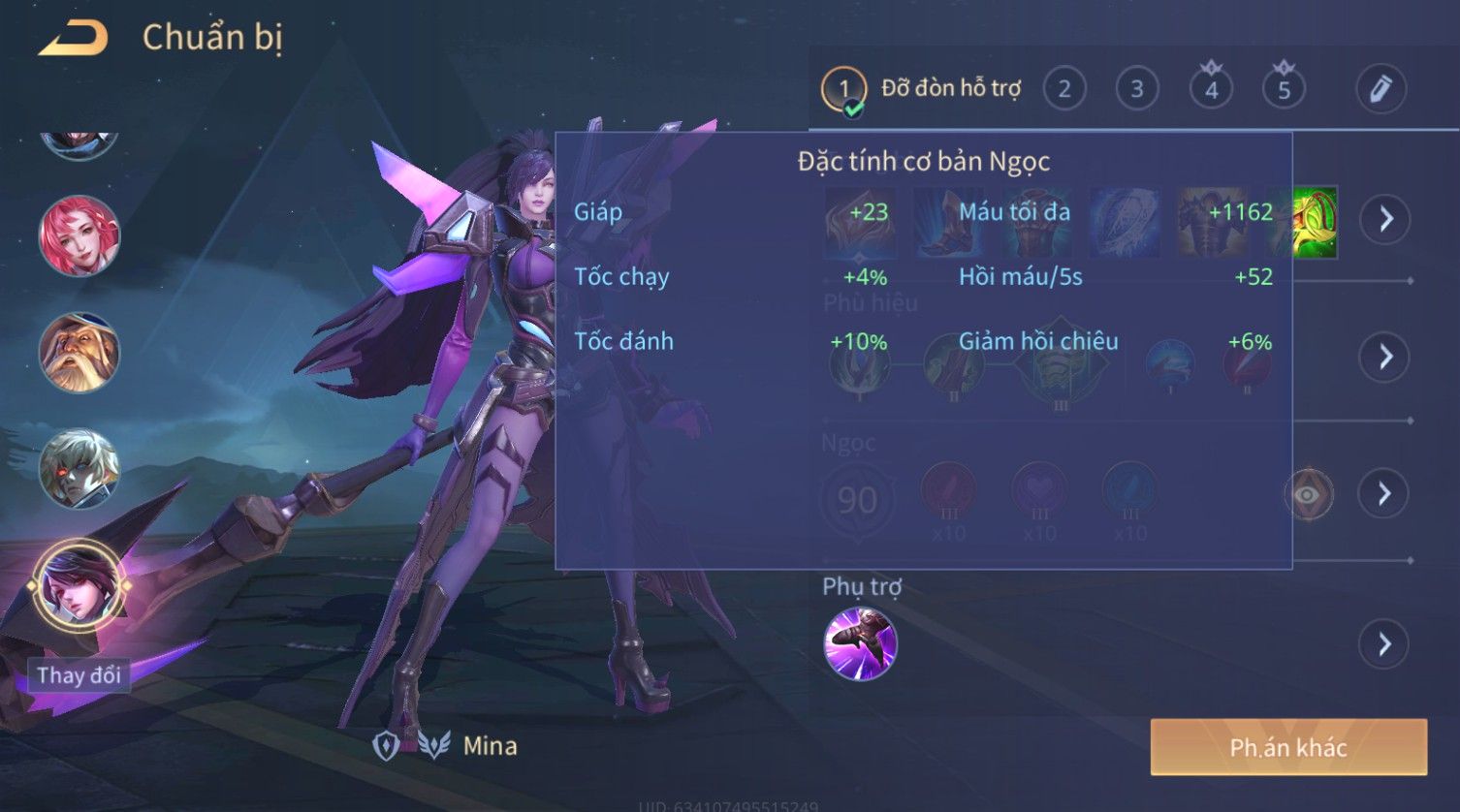Toggle the arcana stats eye icon
The width and height of the screenshot is (1460, 812).
[x=1308, y=495]
